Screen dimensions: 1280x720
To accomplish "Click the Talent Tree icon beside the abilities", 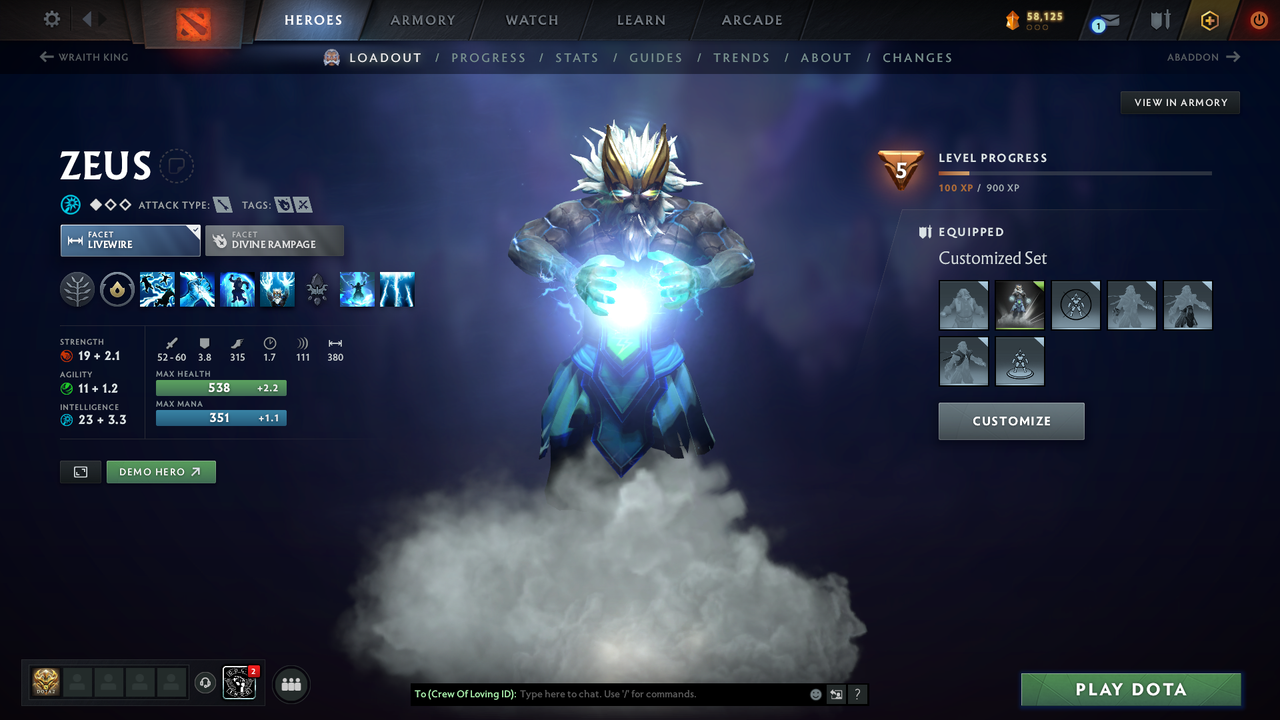I will 77,289.
